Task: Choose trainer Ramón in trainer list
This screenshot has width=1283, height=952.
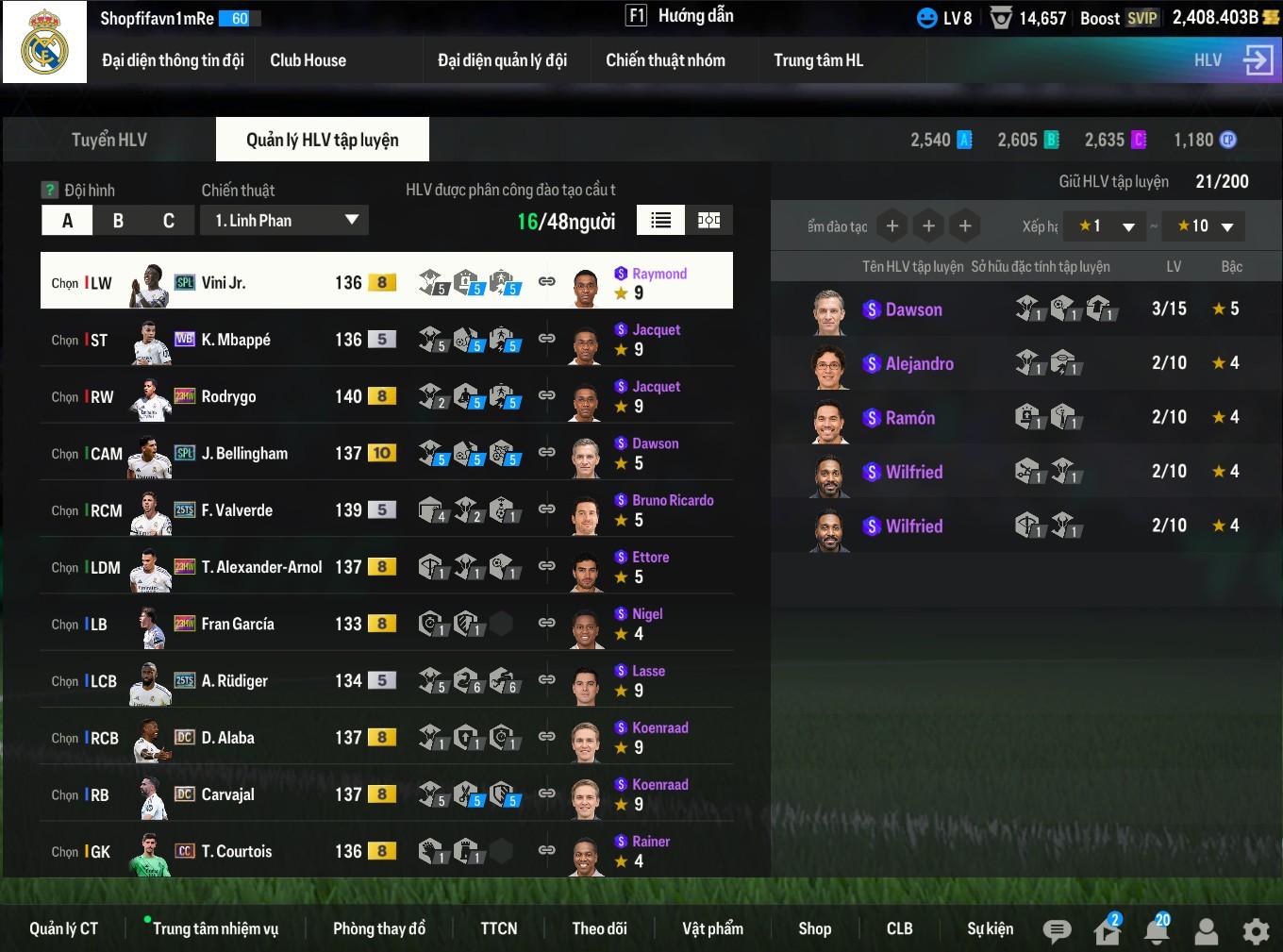Action: pos(909,418)
